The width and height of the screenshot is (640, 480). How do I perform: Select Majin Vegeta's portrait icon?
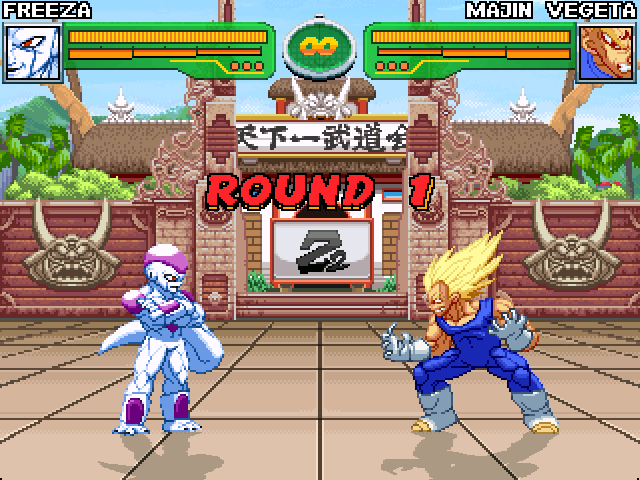(606, 52)
